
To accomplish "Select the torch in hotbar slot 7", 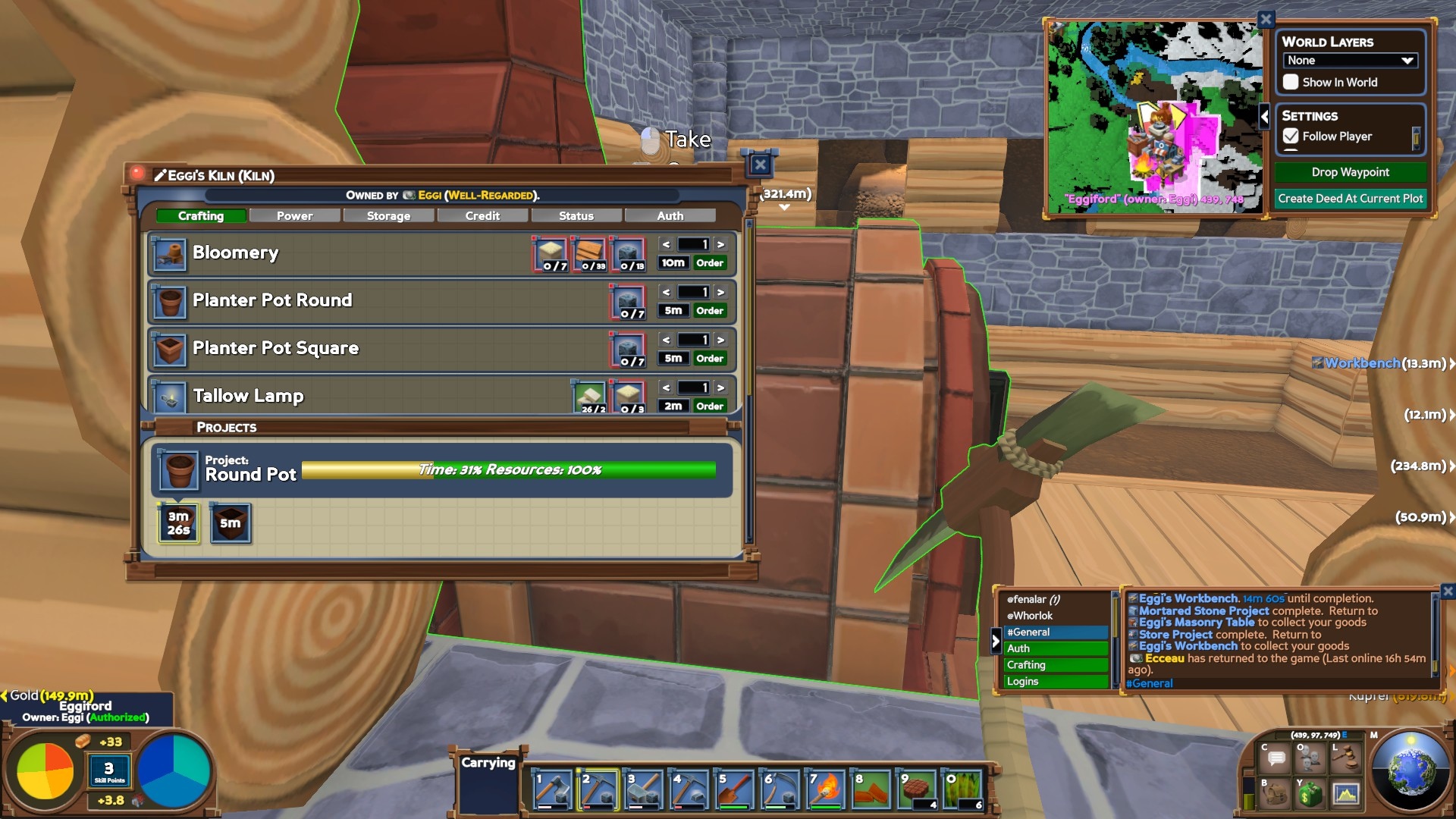I will [824, 791].
